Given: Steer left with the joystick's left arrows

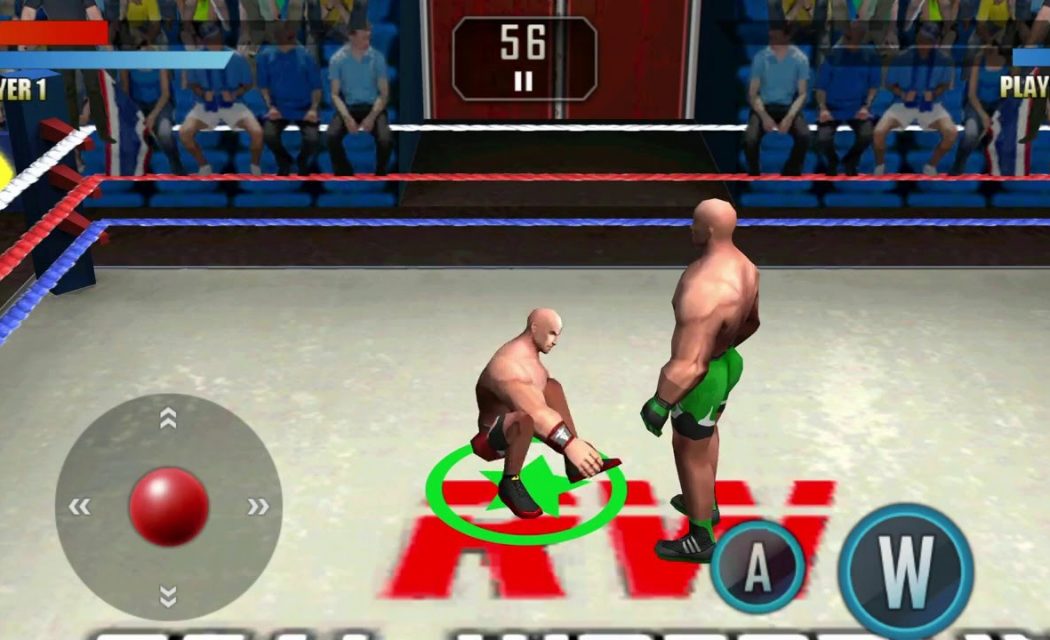Looking at the screenshot, I should click(x=79, y=507).
